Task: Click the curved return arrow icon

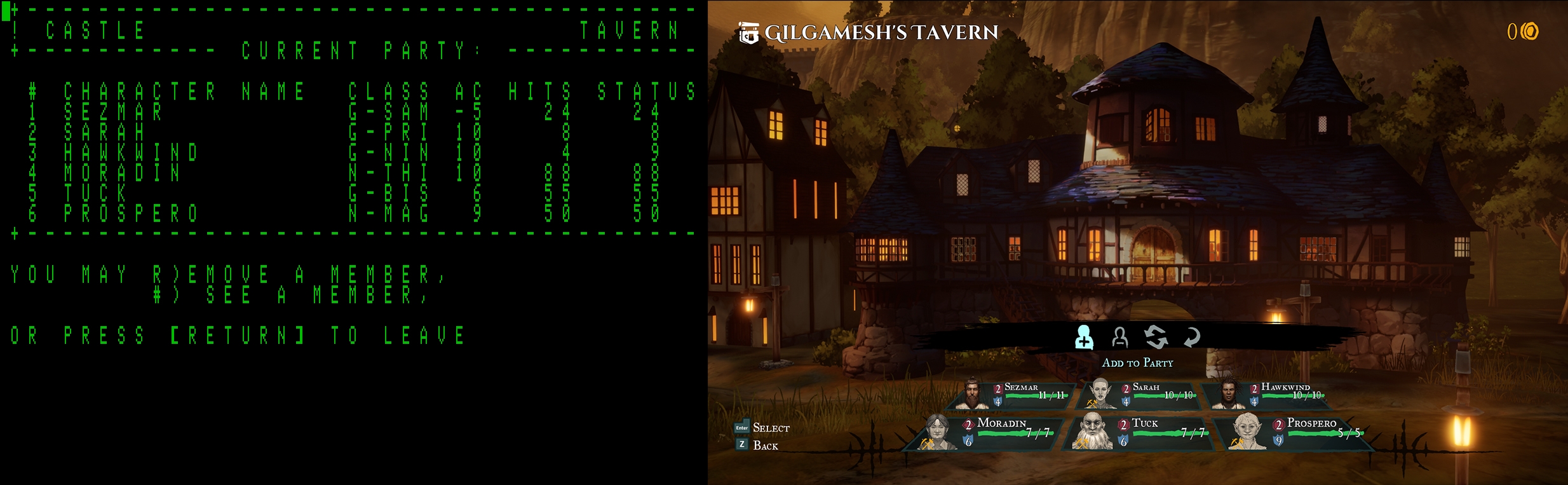Action: (1192, 338)
